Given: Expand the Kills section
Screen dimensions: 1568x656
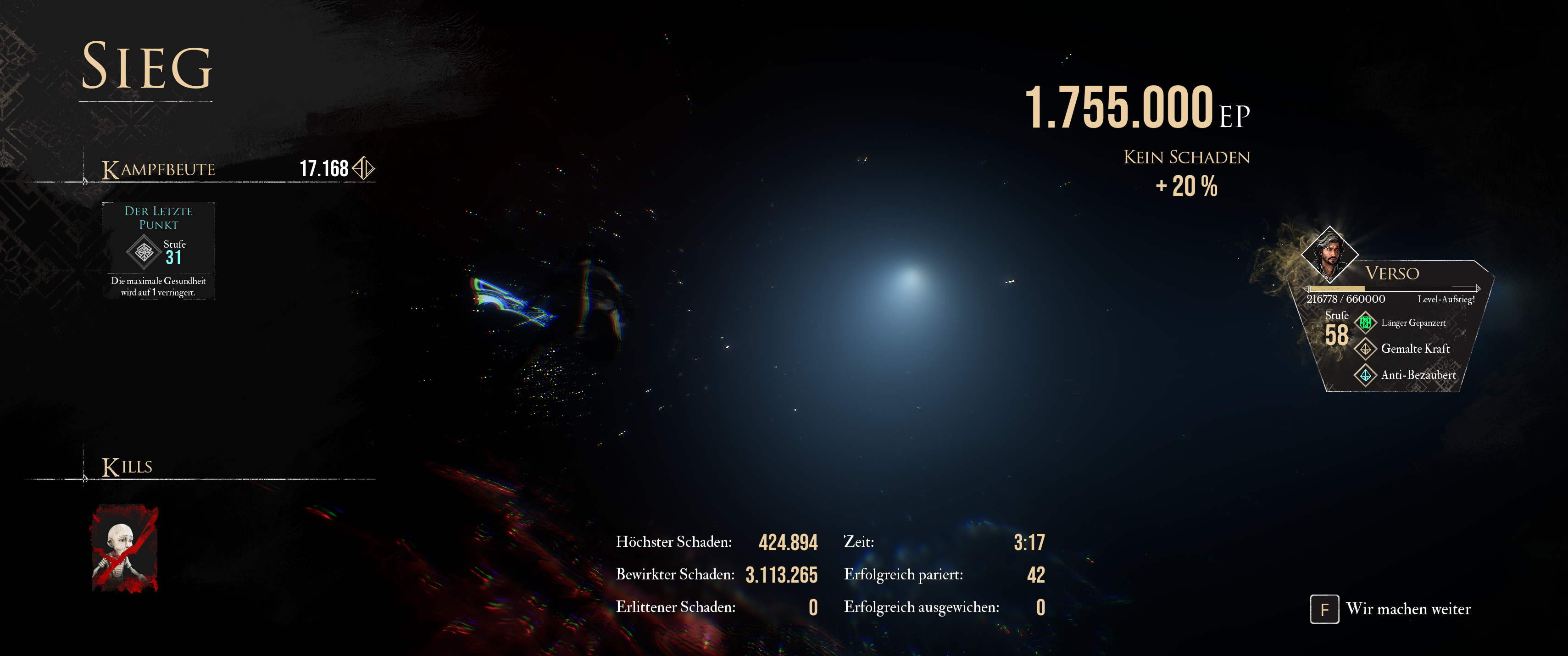Looking at the screenshot, I should coord(128,466).
